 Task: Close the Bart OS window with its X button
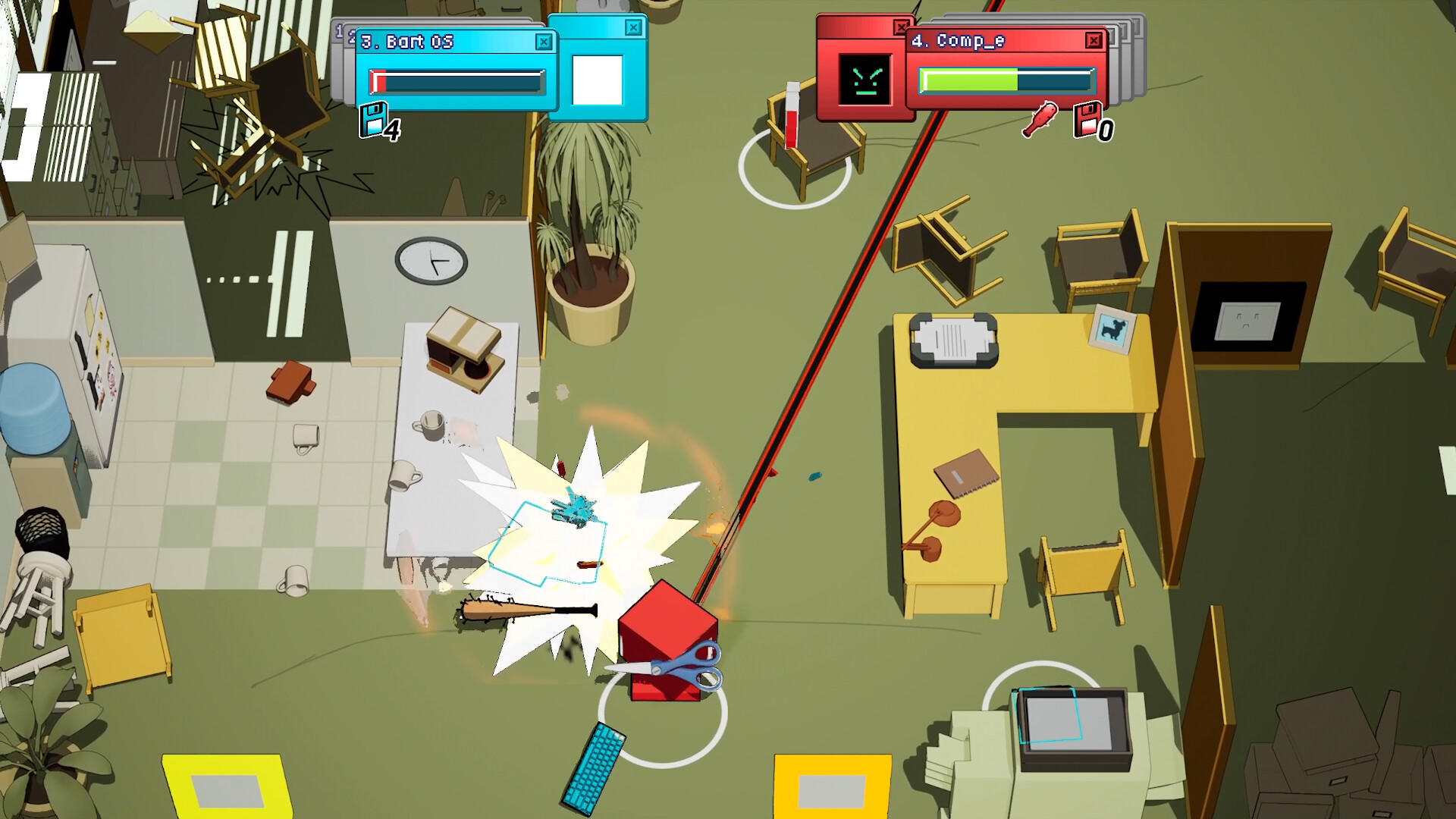[544, 43]
